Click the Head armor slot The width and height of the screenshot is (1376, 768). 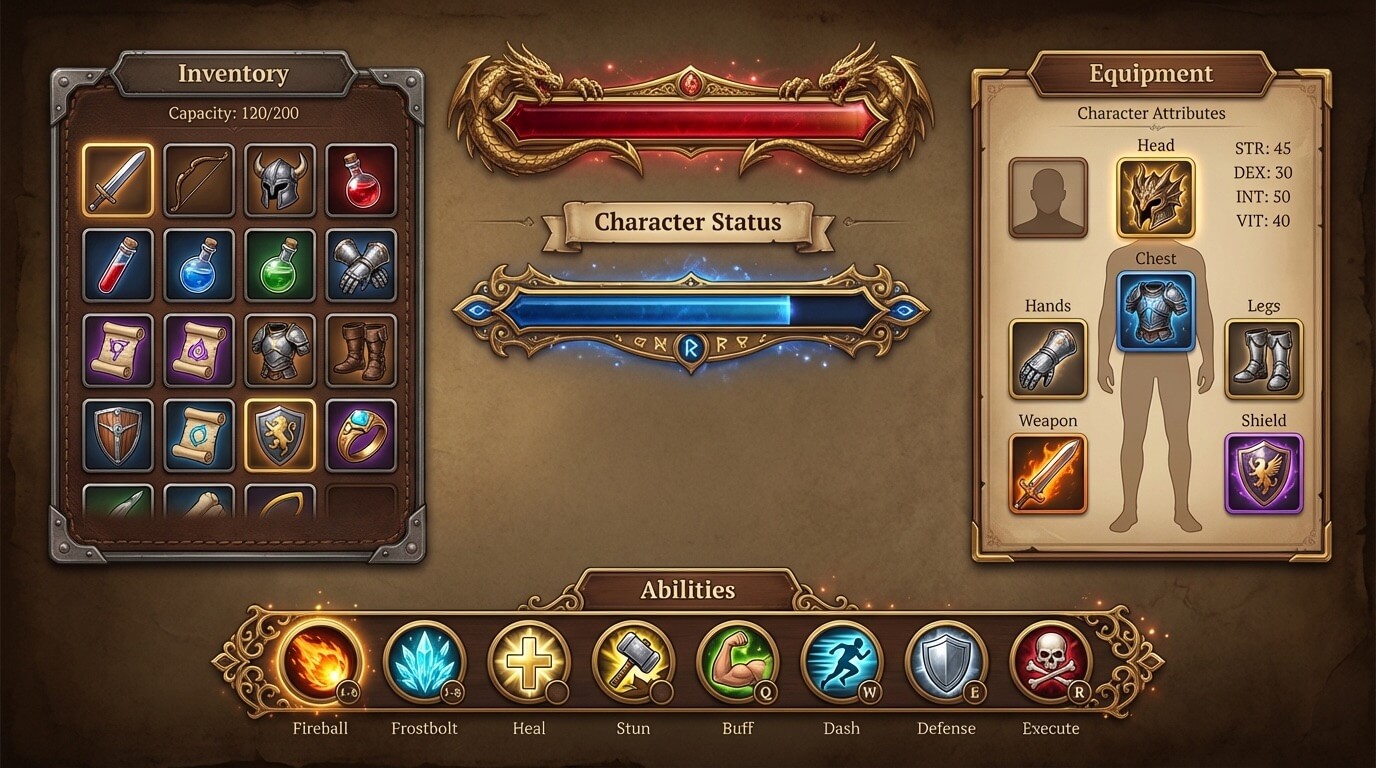1156,190
